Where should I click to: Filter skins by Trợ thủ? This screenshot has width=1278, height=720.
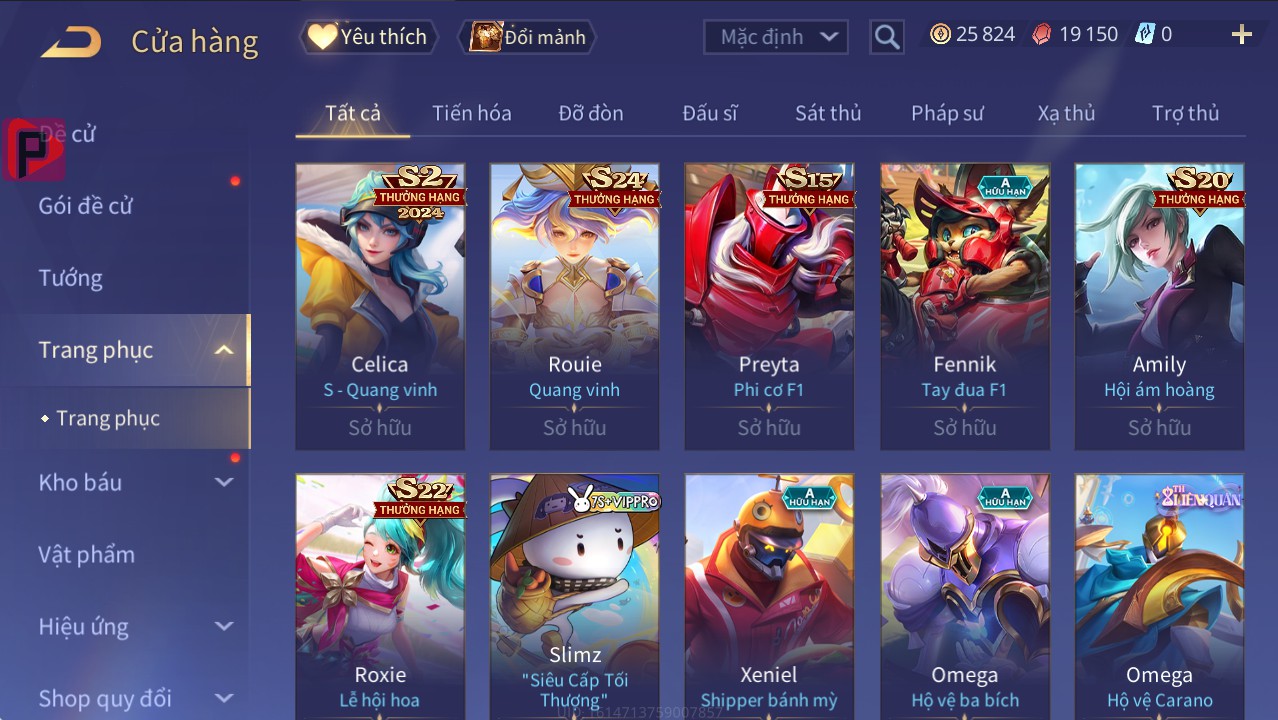pyautogui.click(x=1185, y=113)
